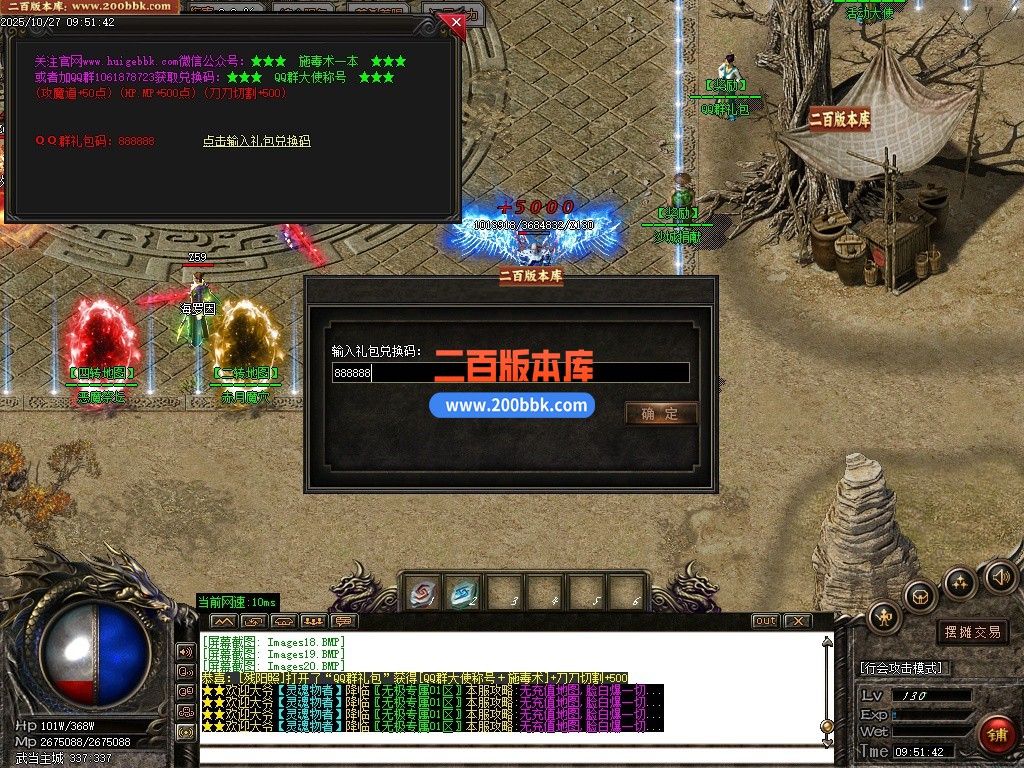Viewport: 1024px width, 768px height.
Task: Open the three-star skills icon
Action: [x=960, y=581]
